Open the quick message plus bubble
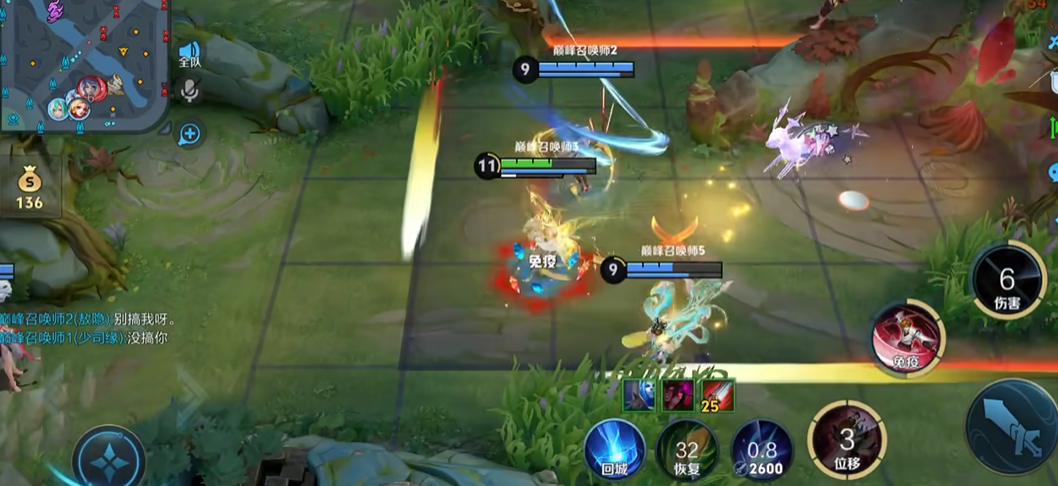The height and width of the screenshot is (486, 1058). (189, 133)
